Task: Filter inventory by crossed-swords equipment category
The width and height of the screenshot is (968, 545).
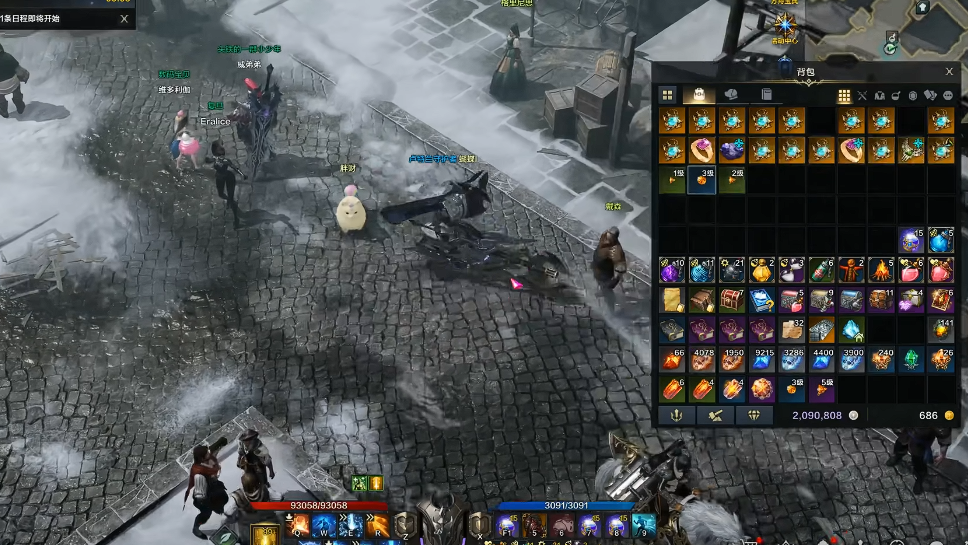Action: click(862, 96)
